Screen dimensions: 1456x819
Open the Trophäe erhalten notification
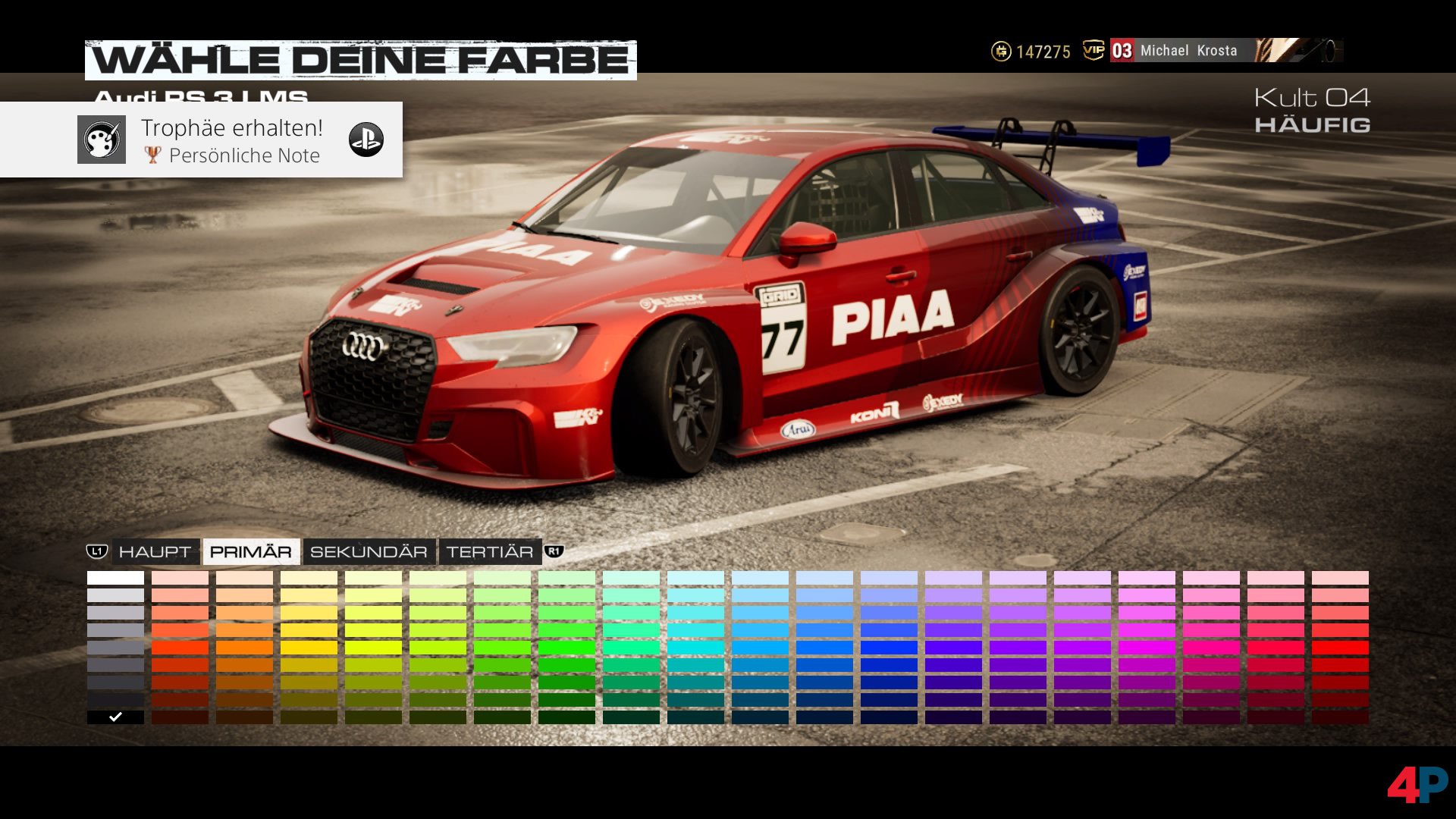click(x=201, y=140)
